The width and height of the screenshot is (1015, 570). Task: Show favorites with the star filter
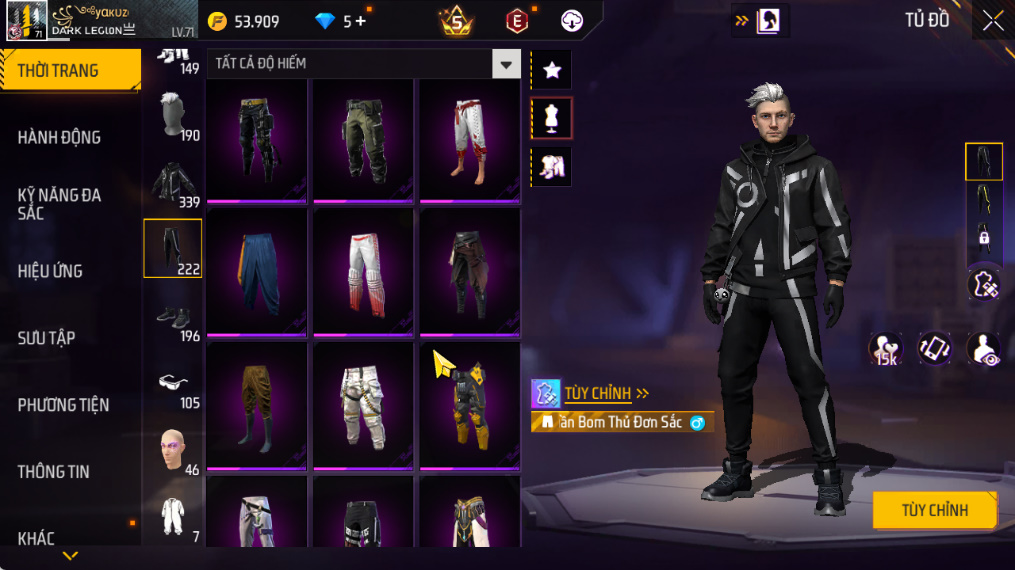551,69
